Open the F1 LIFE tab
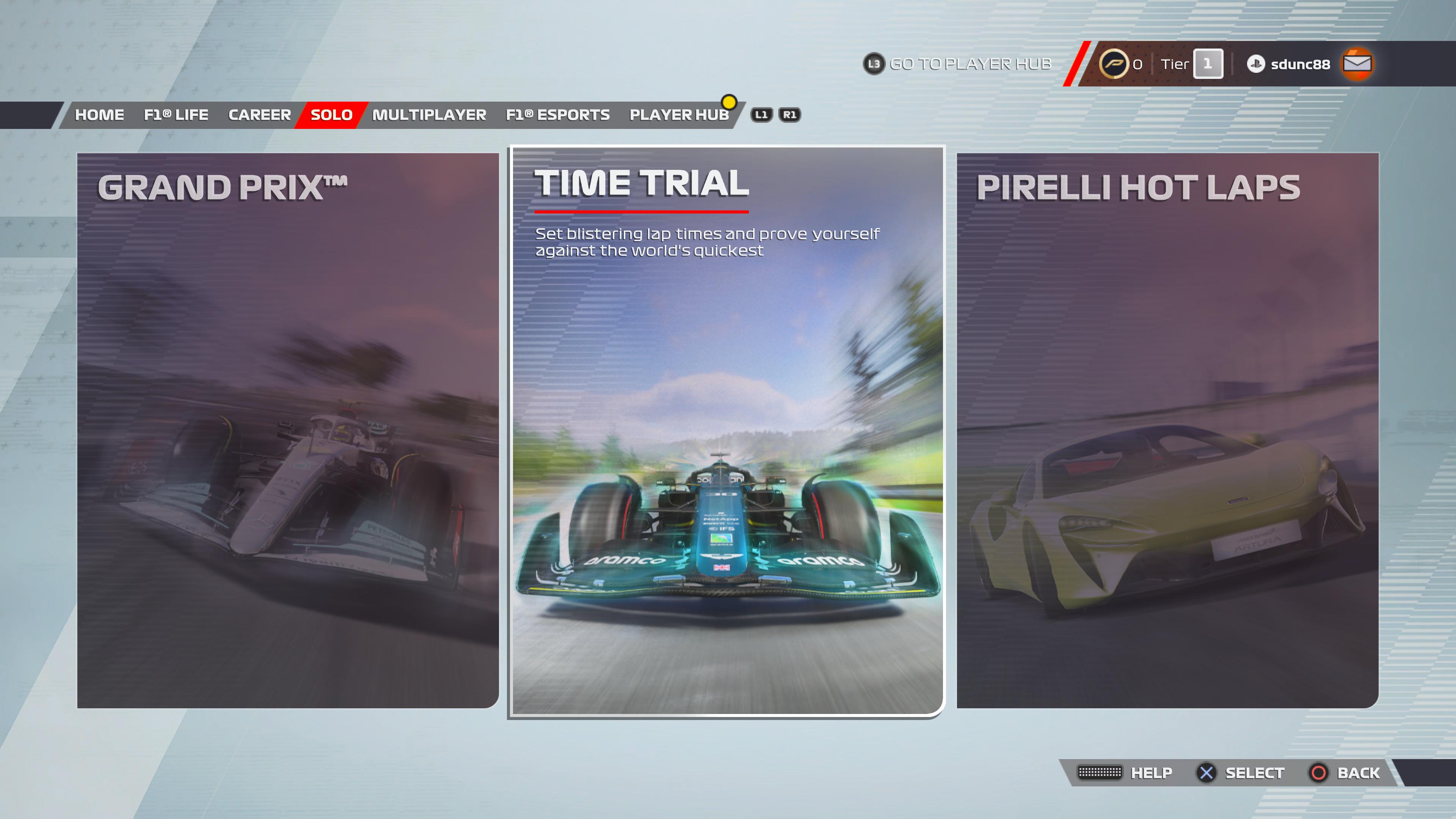Screen dimensions: 1456x819 176,115
